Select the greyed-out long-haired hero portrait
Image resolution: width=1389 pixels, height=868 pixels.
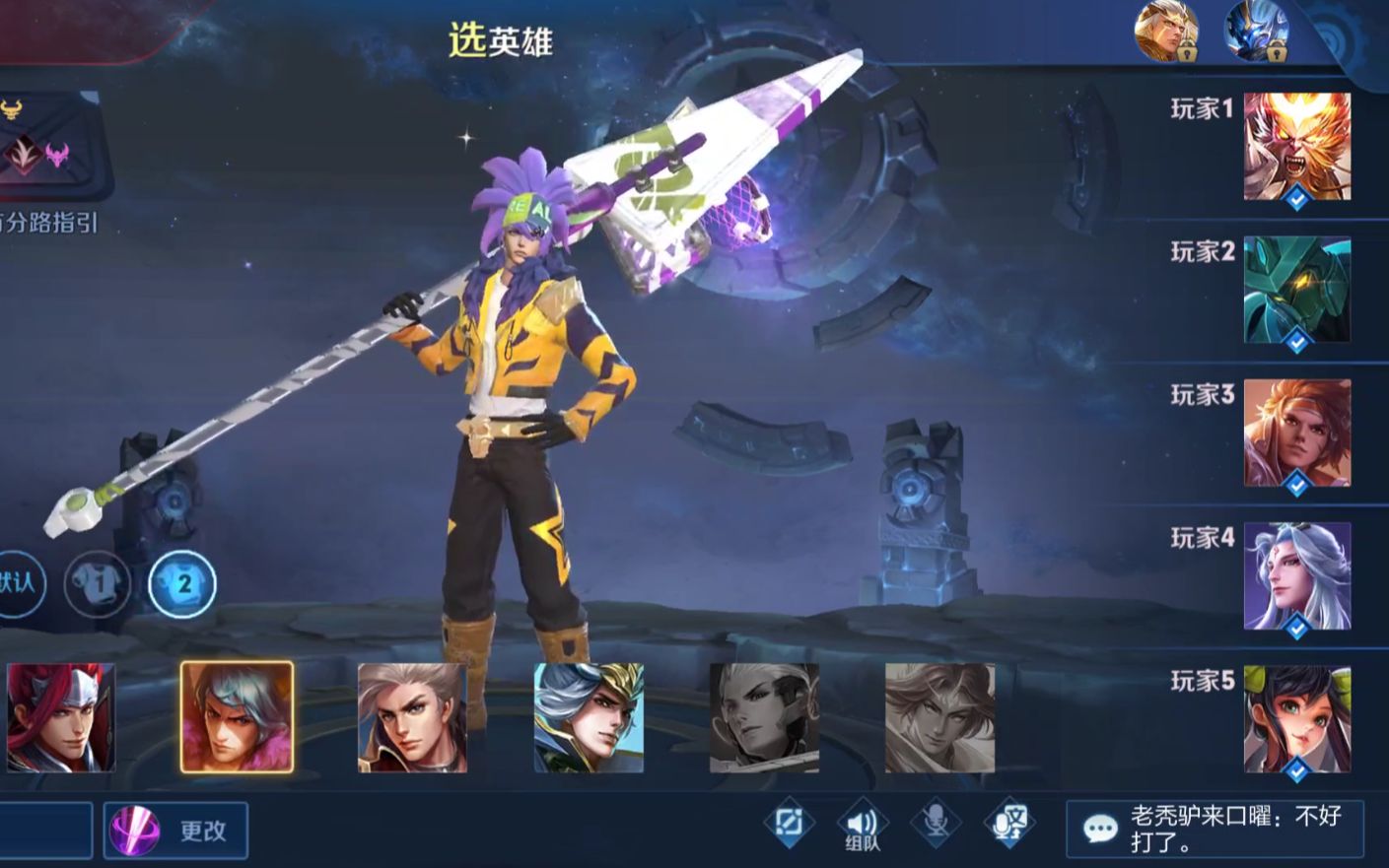(939, 717)
